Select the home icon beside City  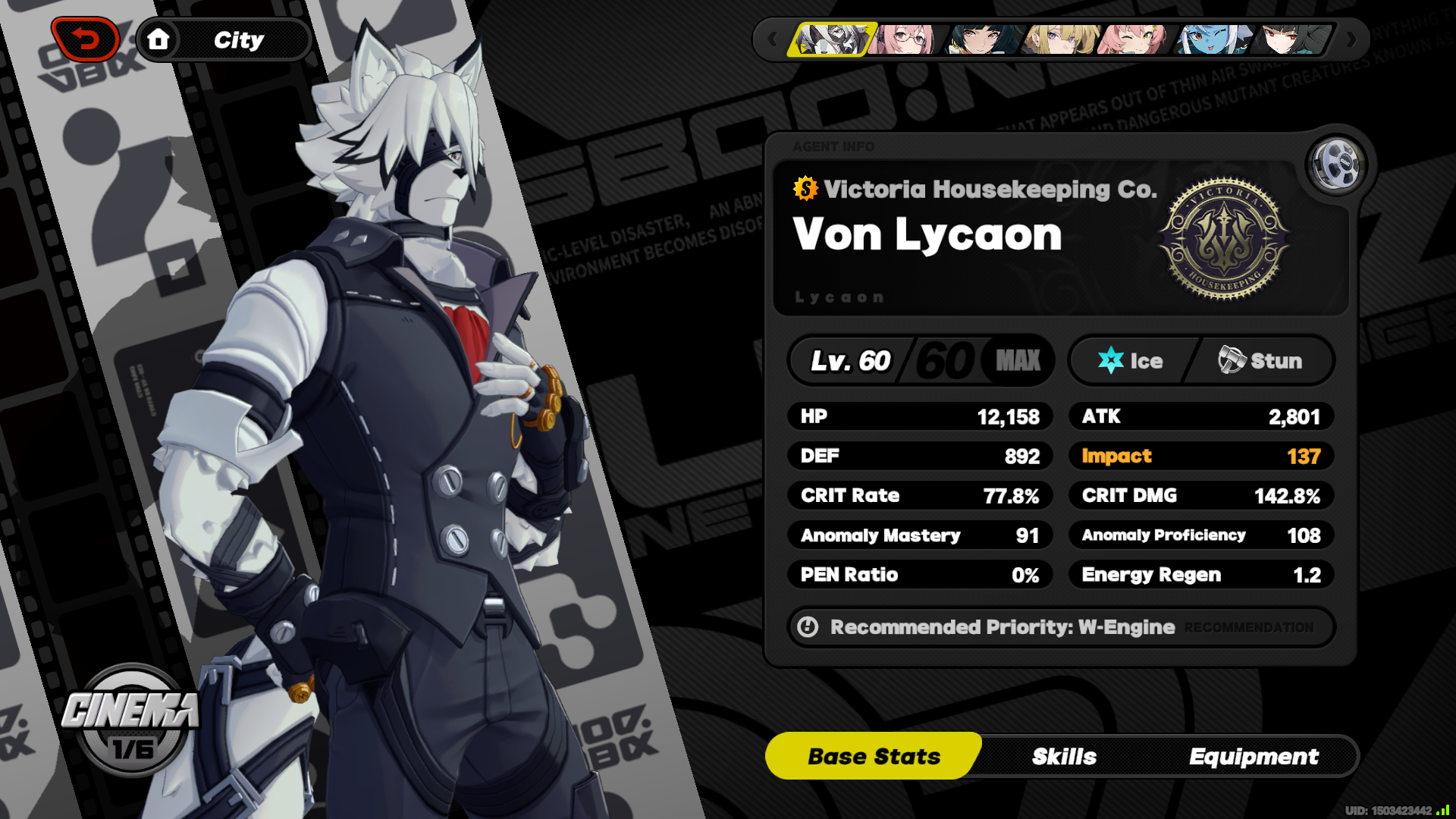point(159,39)
